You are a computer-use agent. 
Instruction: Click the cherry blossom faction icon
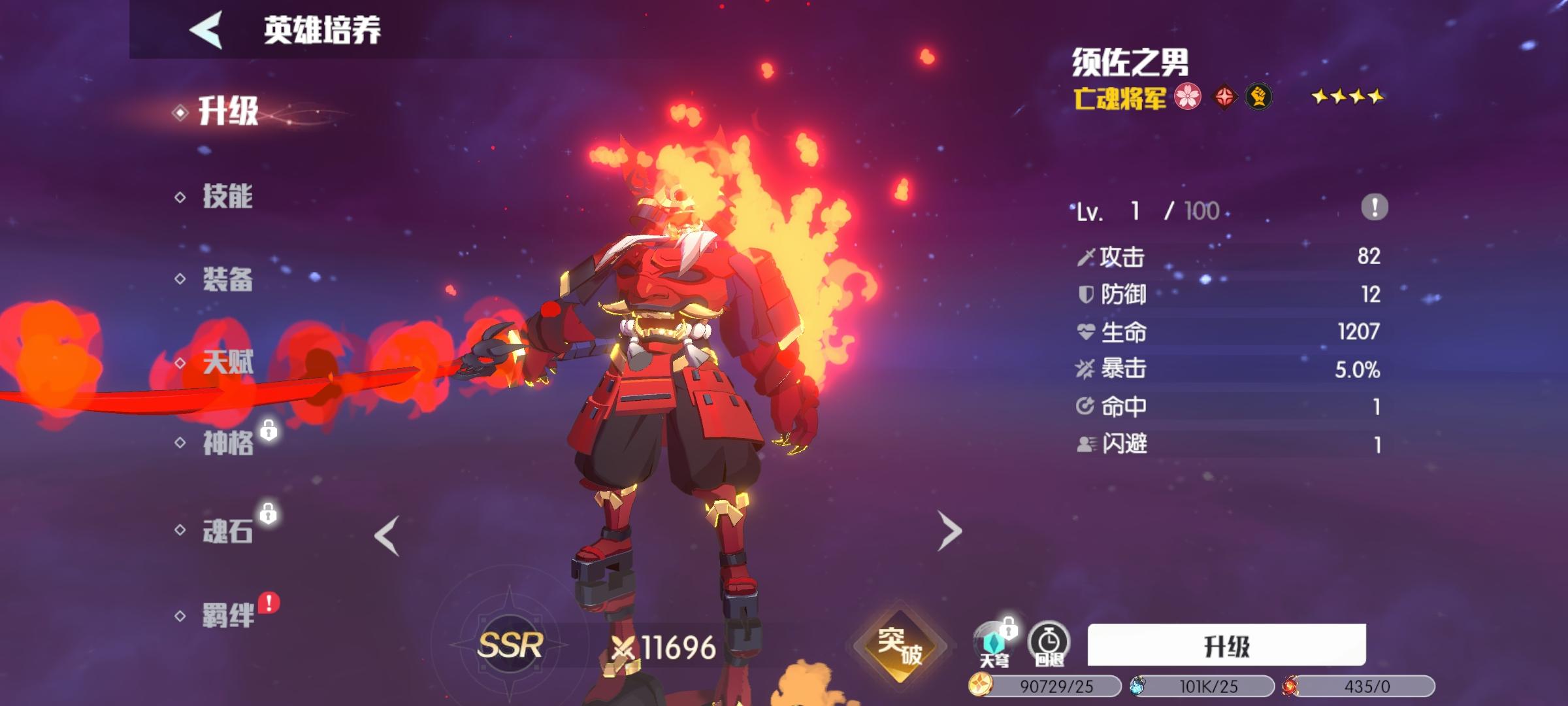[x=1188, y=97]
